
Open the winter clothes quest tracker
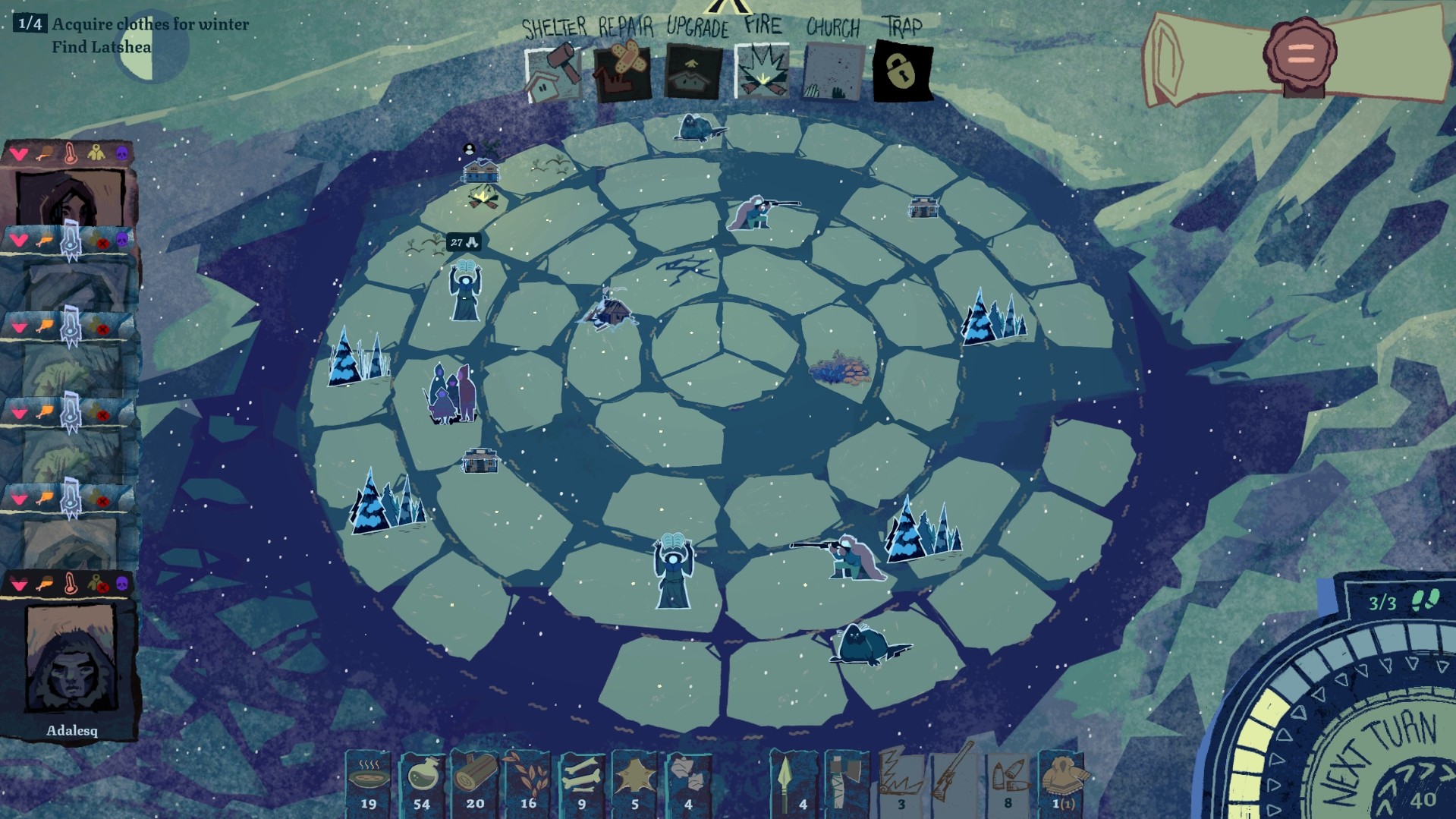150,24
